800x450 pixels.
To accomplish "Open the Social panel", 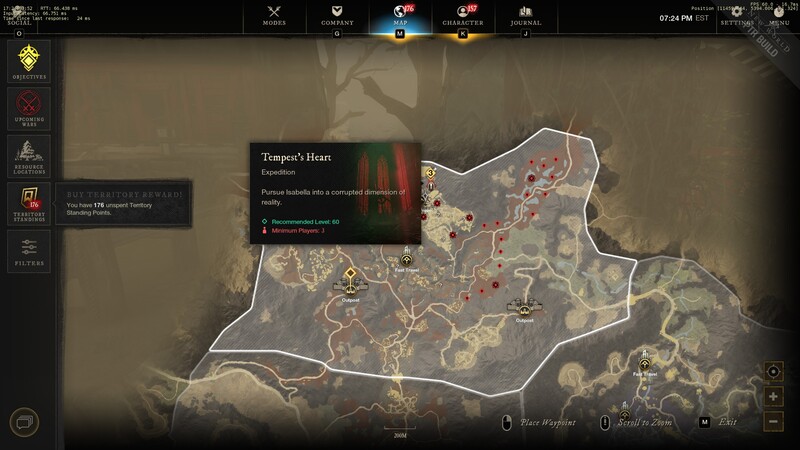I will 19,22.
